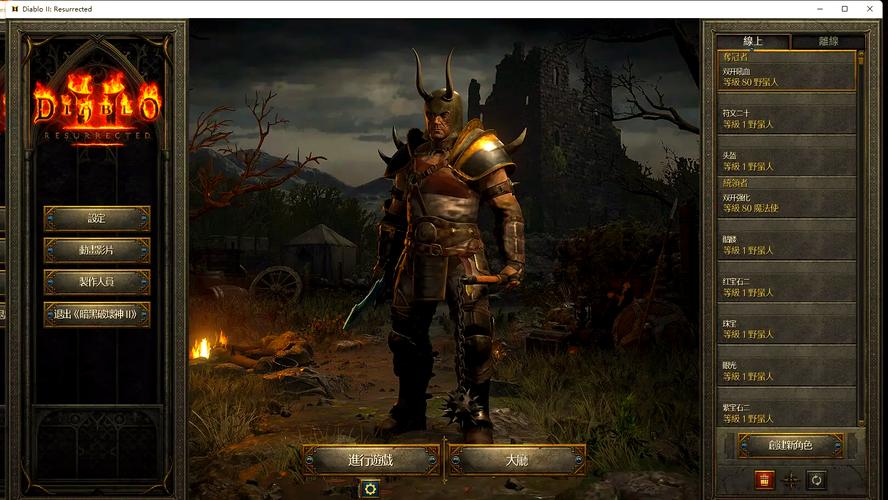Select the 红宝石二 character row

click(787, 287)
